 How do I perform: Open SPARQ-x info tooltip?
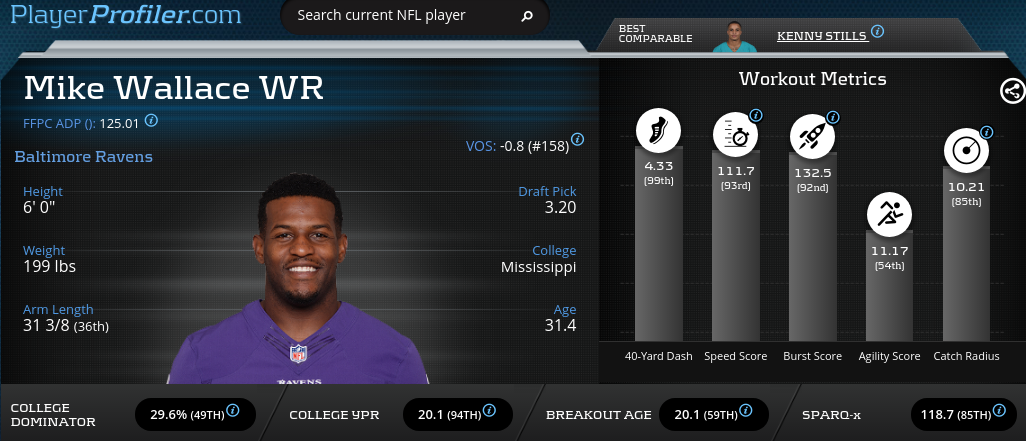[x=1001, y=410]
